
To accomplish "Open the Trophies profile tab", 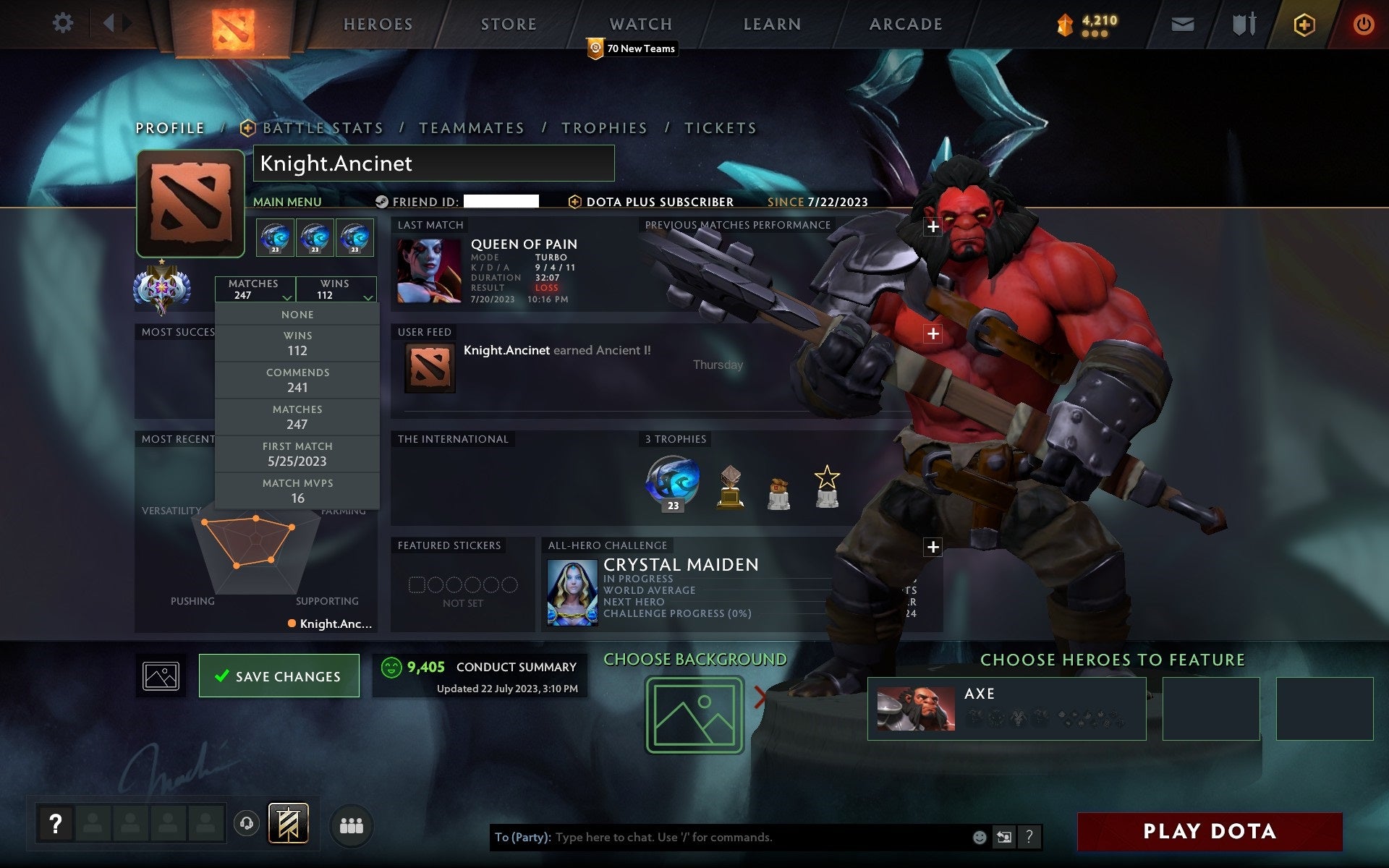I will point(604,128).
